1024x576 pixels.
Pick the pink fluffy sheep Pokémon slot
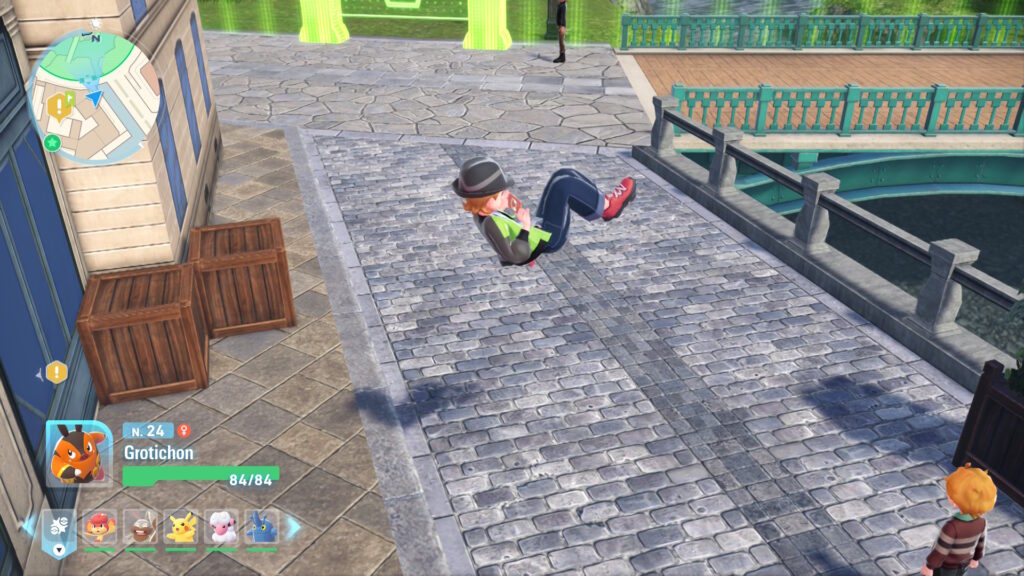pyautogui.click(x=221, y=526)
